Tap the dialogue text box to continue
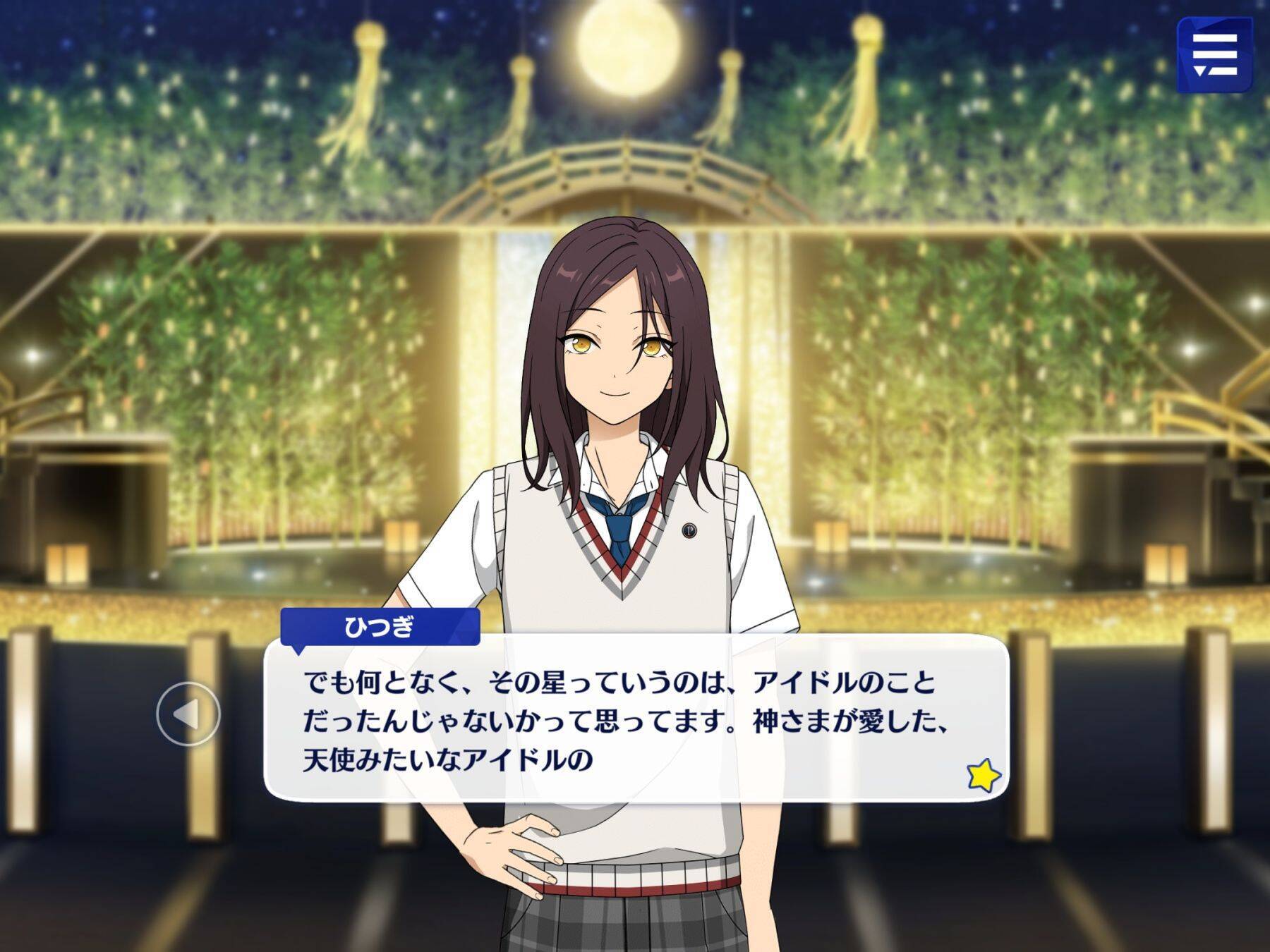Screen dimensions: 1270x952 click(635, 719)
